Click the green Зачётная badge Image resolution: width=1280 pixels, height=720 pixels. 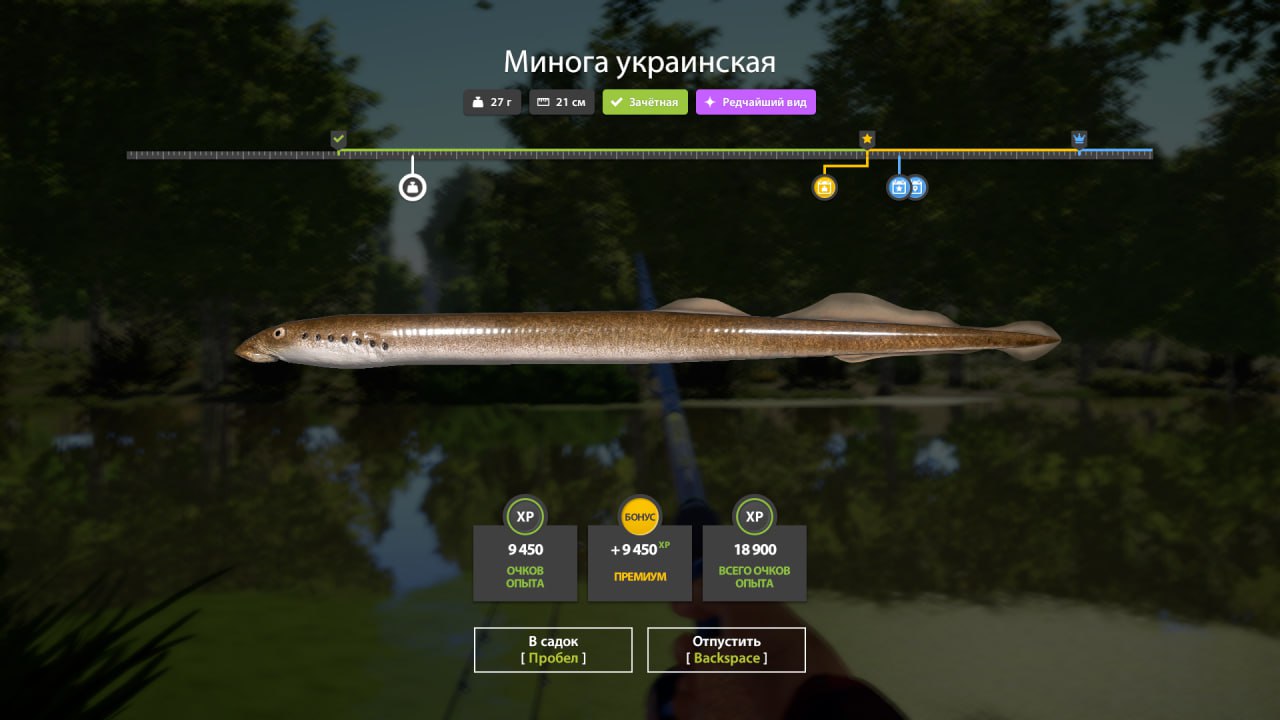[x=645, y=102]
